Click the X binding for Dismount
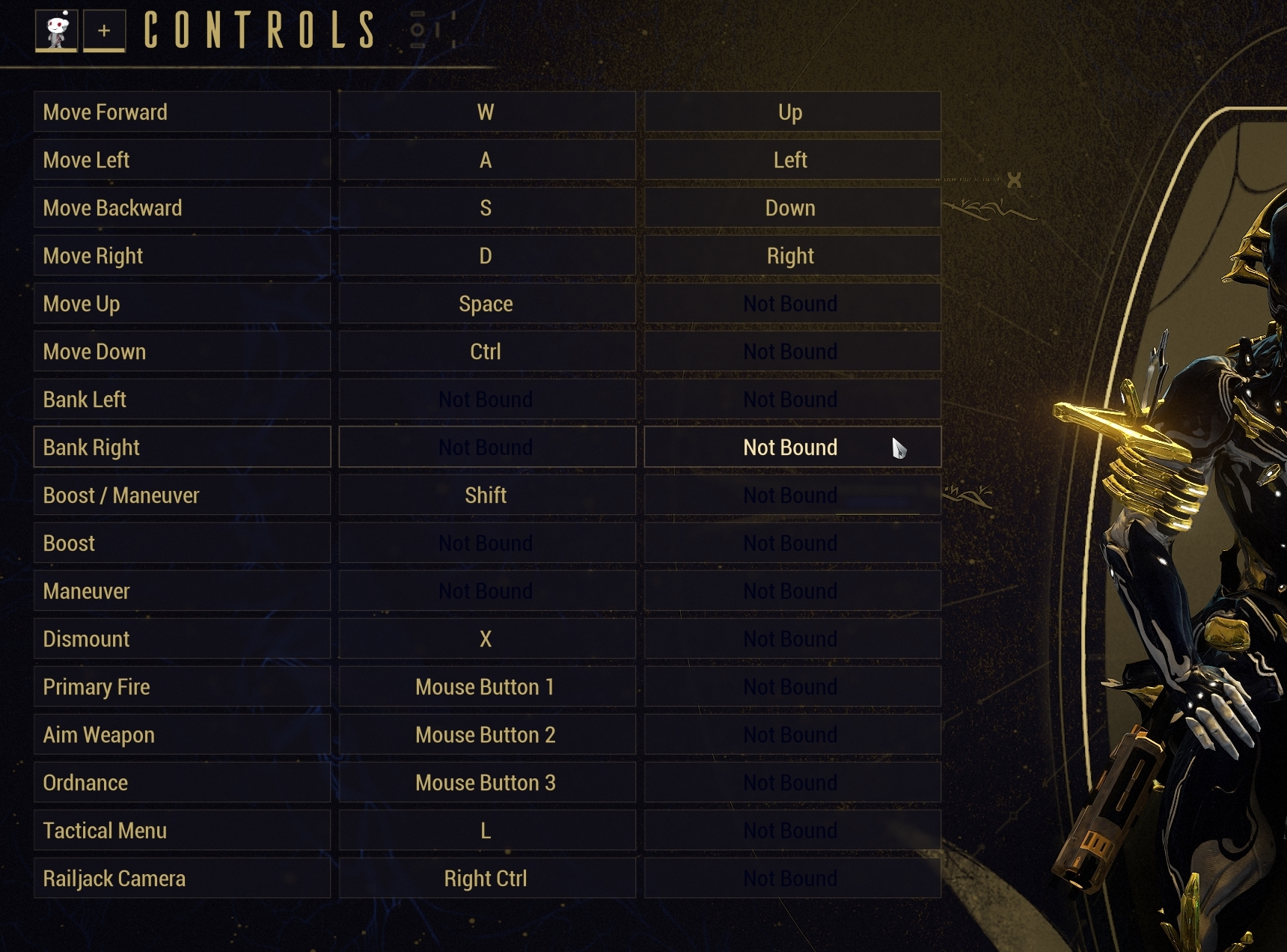The height and width of the screenshot is (952, 1287). click(486, 638)
